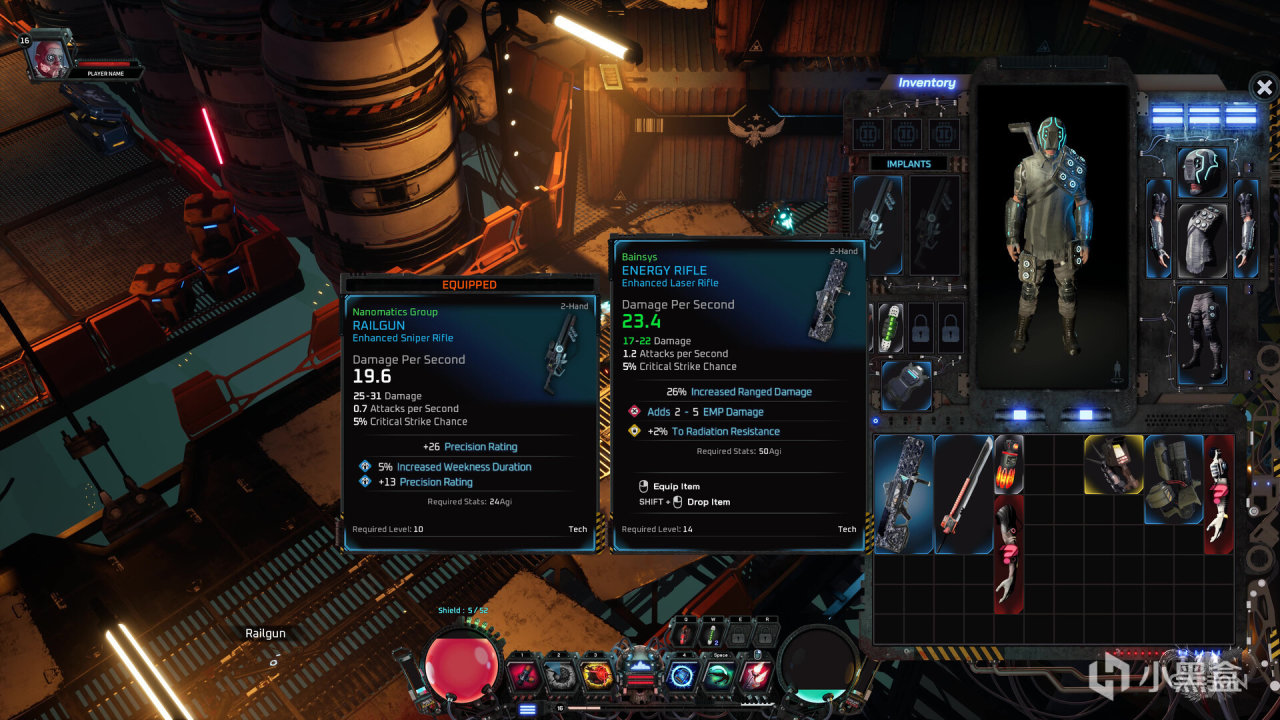Use the red injector in quick slot Q

pyautogui.click(x=684, y=634)
